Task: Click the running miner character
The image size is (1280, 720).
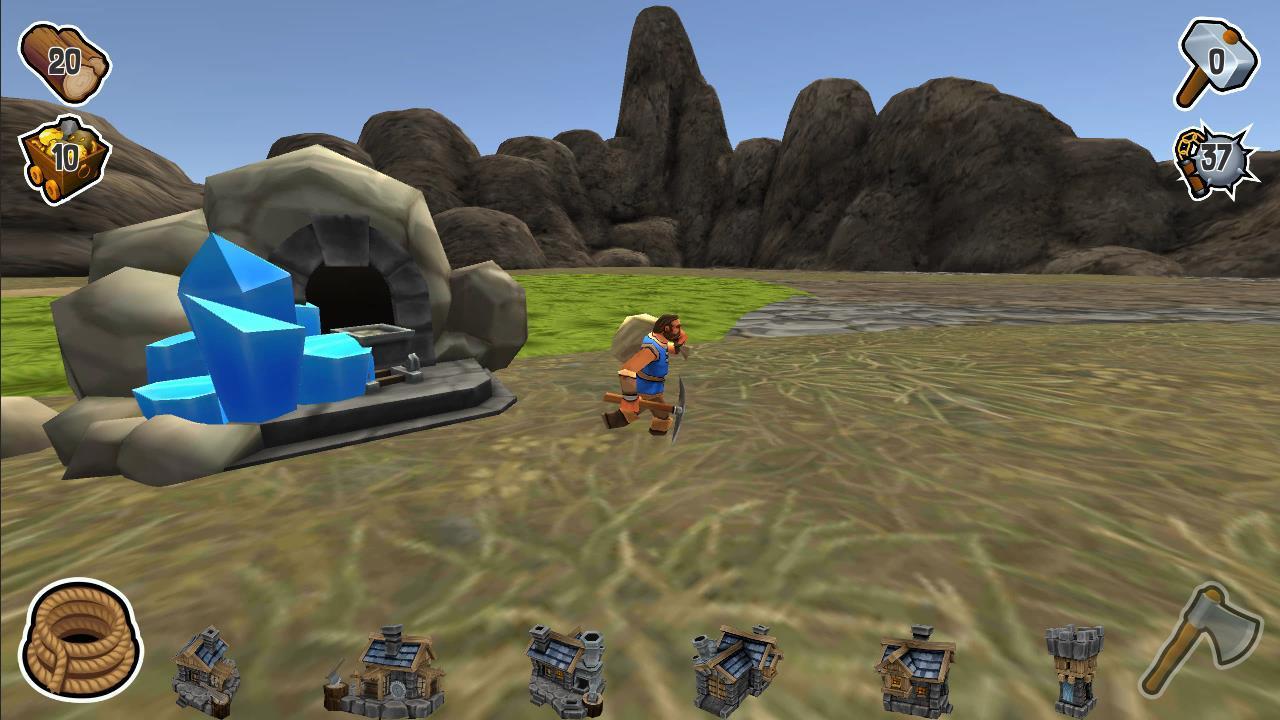Action: click(655, 370)
